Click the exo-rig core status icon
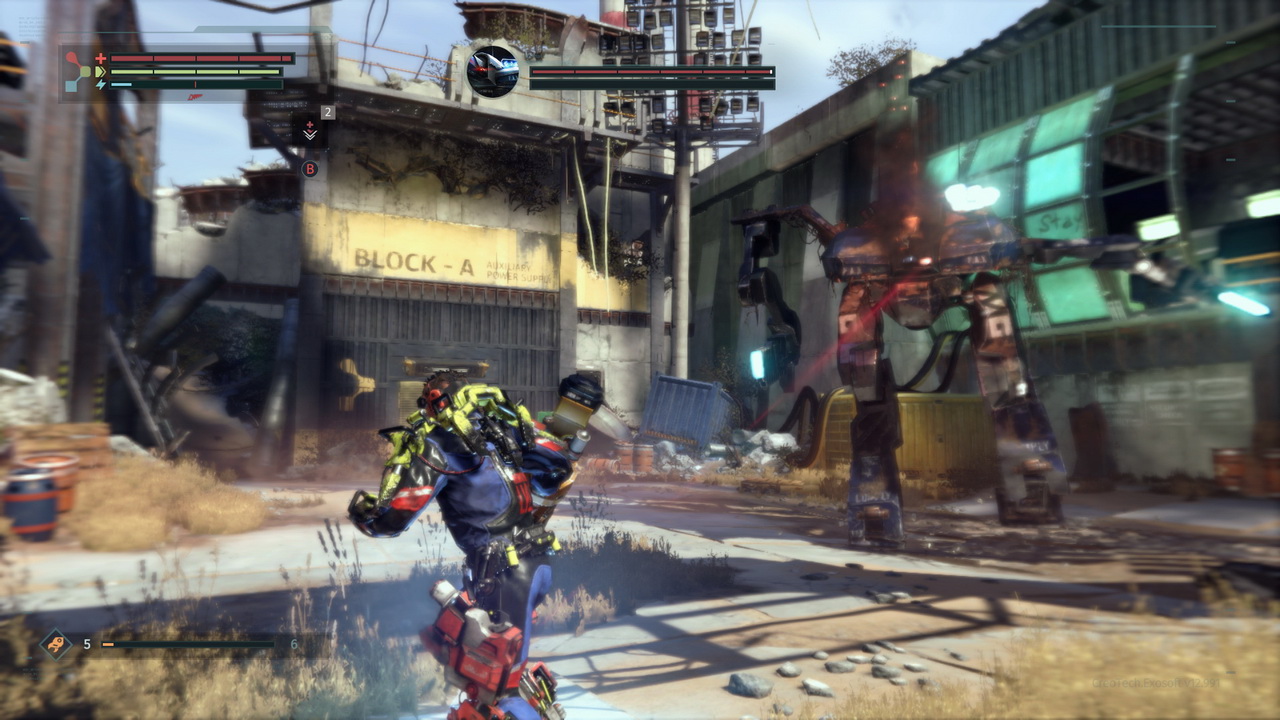Image resolution: width=1280 pixels, height=720 pixels. pos(77,72)
